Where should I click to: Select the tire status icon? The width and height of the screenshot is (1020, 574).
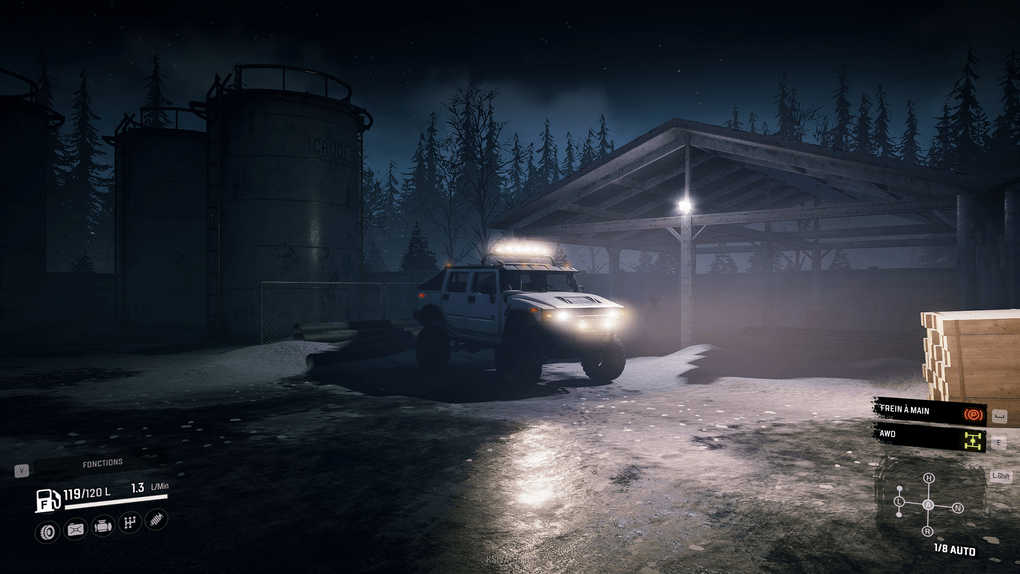(x=47, y=531)
